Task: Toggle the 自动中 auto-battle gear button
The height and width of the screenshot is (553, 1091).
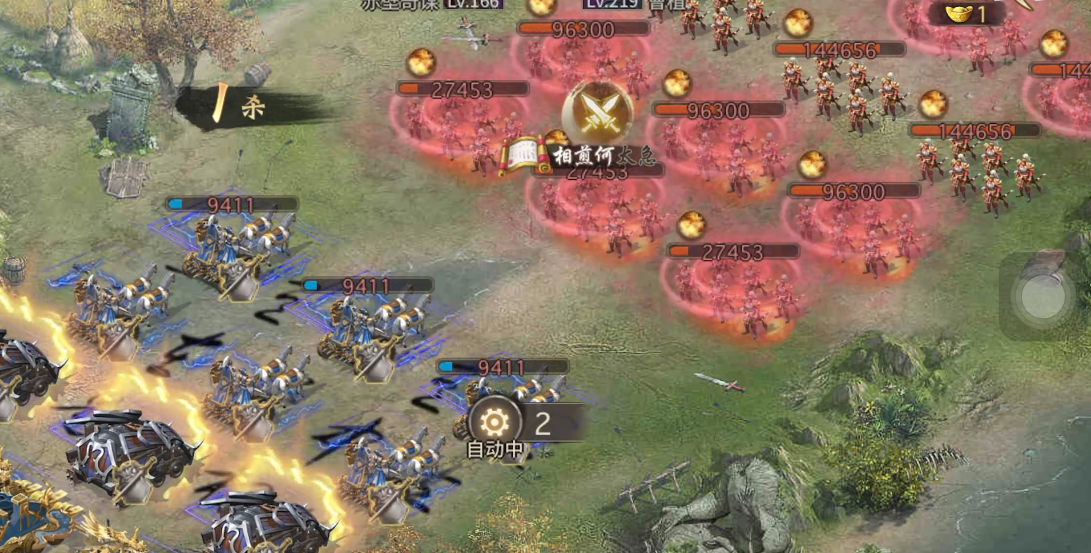Action: (x=495, y=423)
